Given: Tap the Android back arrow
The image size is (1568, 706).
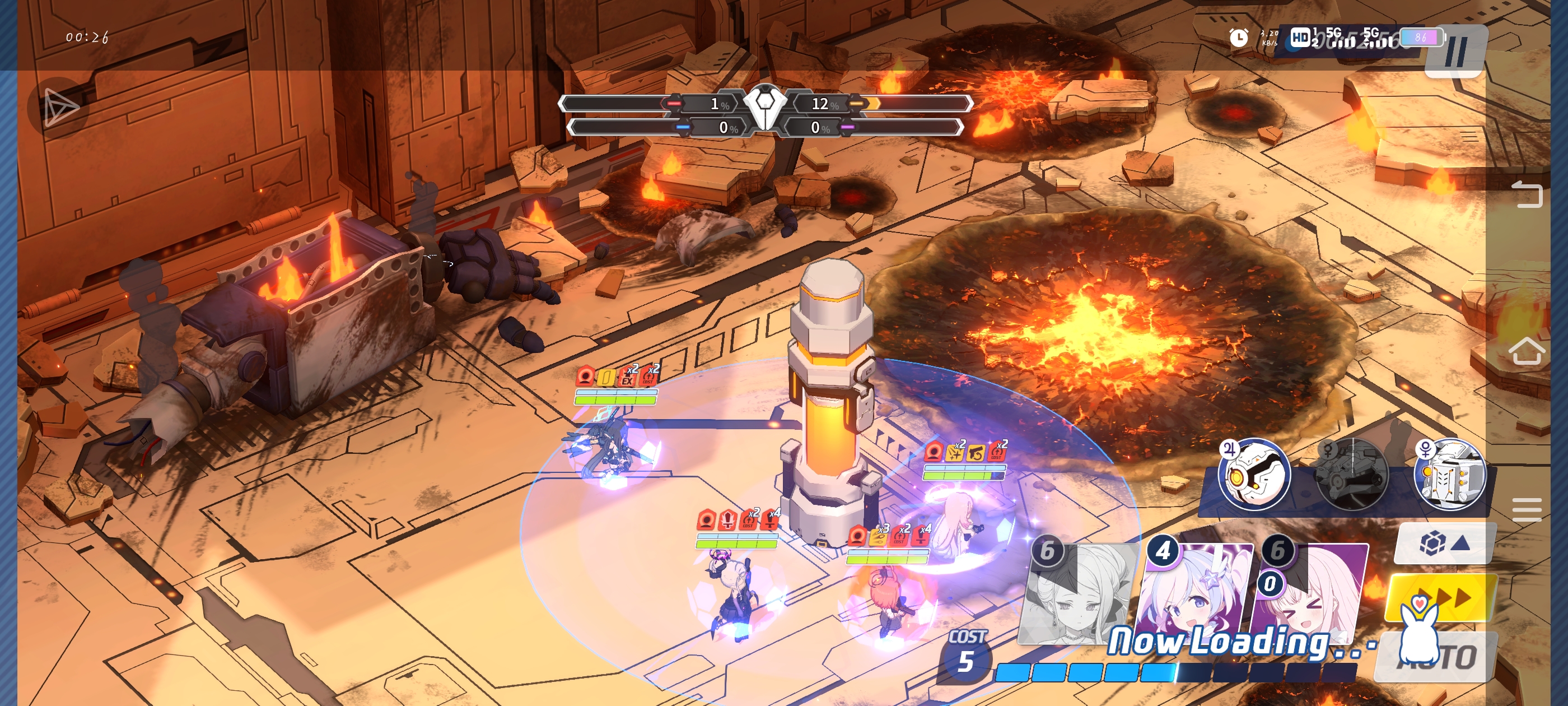Looking at the screenshot, I should [1527, 194].
